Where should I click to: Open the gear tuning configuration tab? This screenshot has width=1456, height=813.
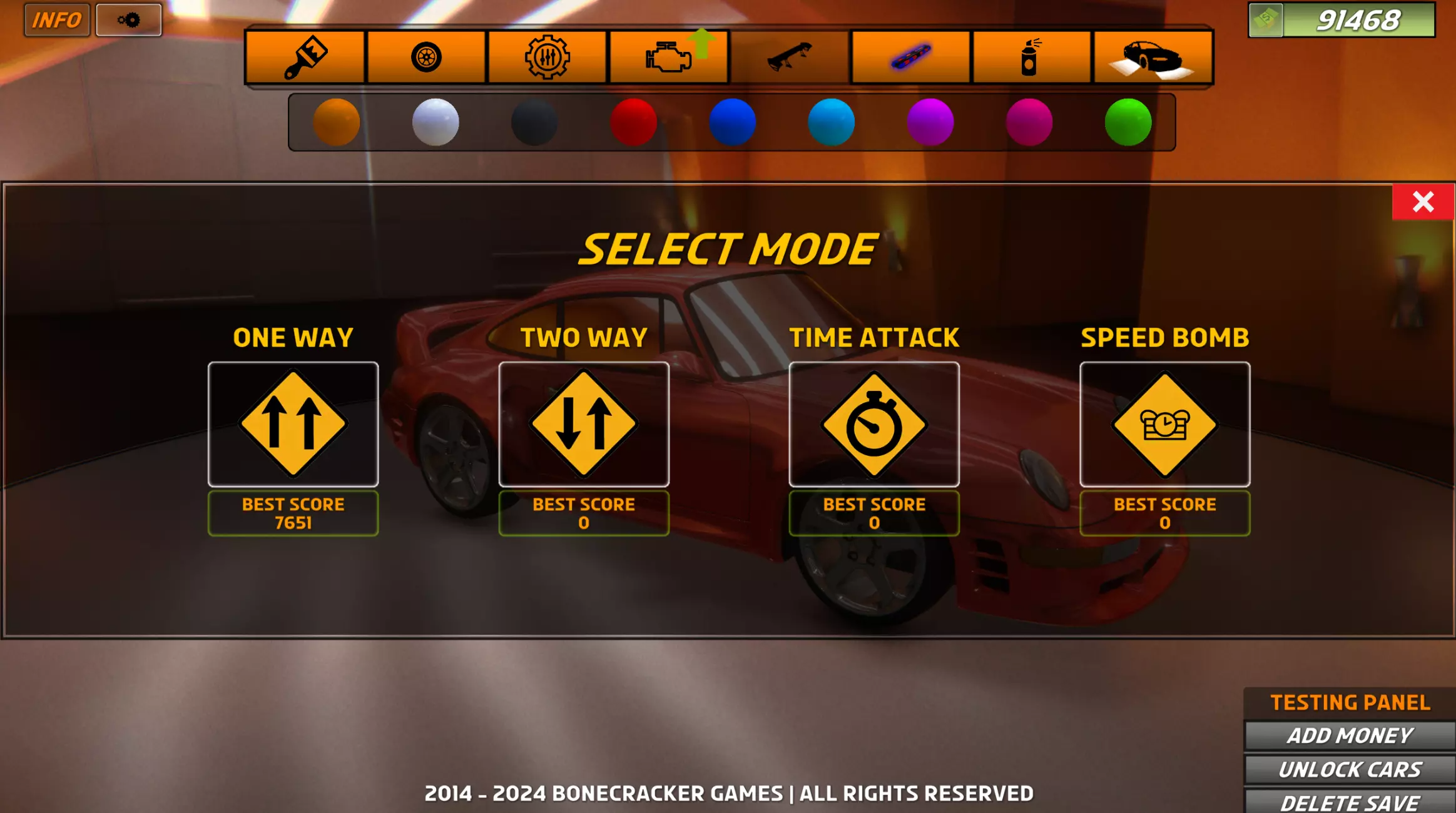click(x=547, y=57)
